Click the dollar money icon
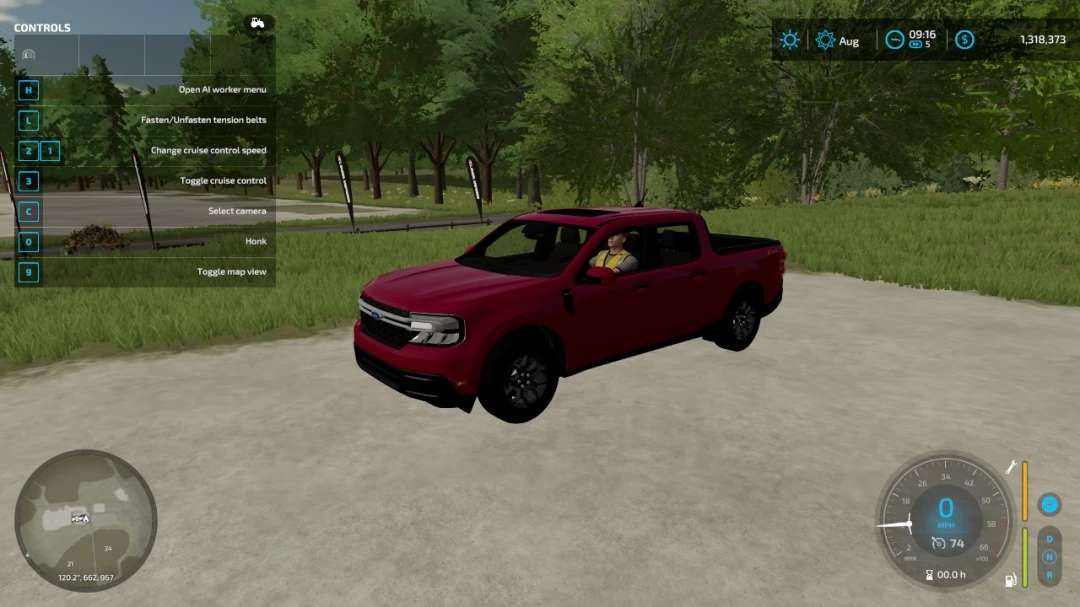Screen dimensions: 1080x607 [x=964, y=40]
